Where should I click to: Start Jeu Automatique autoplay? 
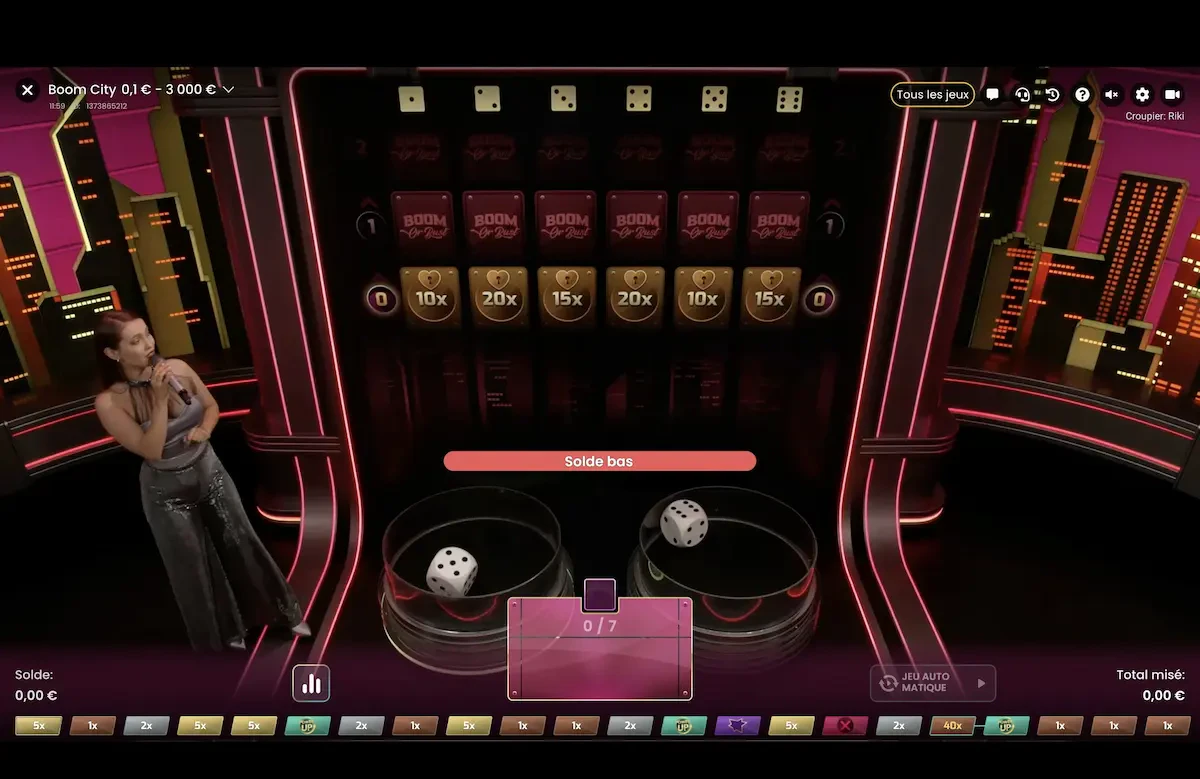pos(932,683)
